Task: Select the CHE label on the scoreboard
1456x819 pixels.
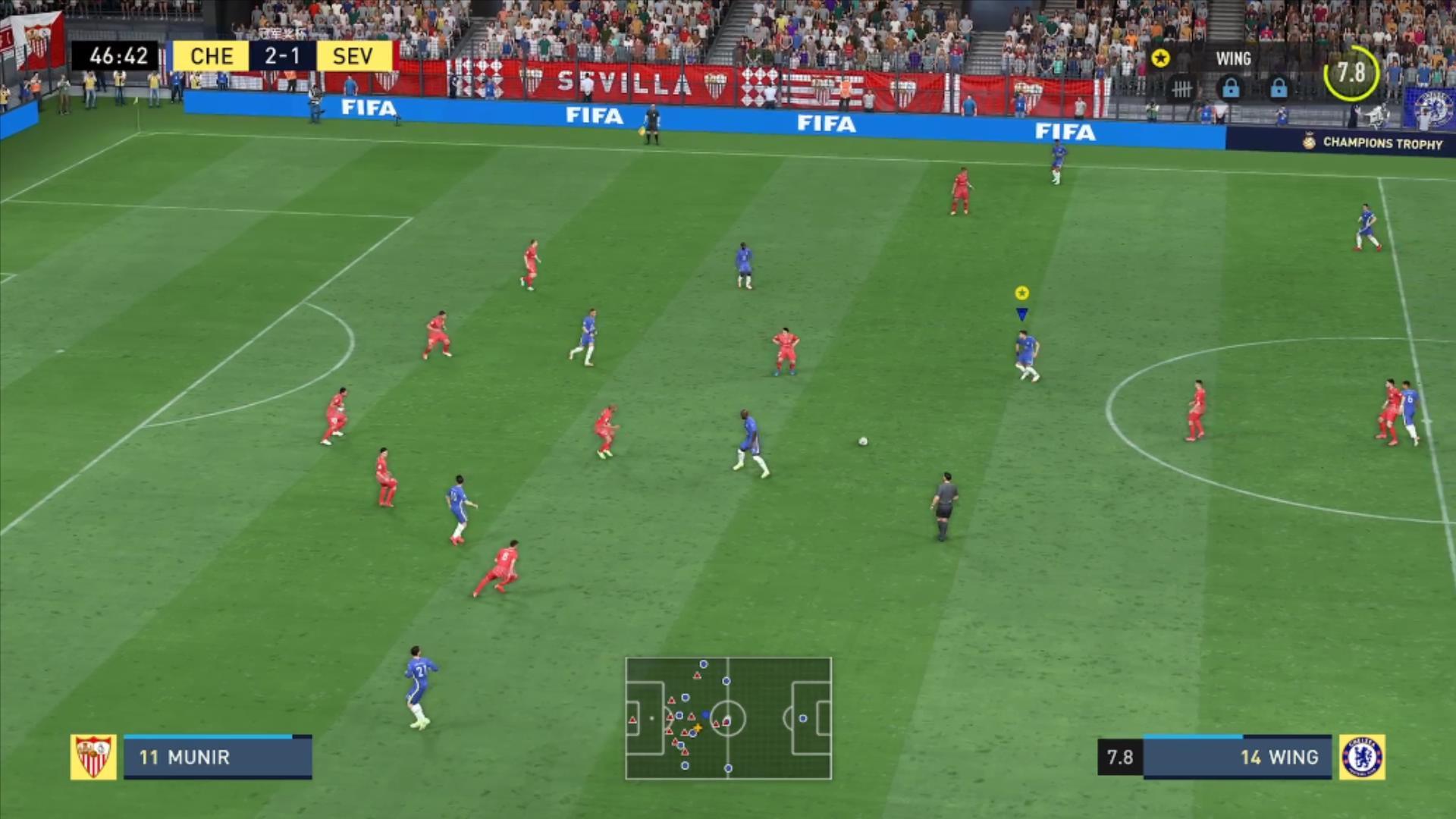Action: point(213,55)
